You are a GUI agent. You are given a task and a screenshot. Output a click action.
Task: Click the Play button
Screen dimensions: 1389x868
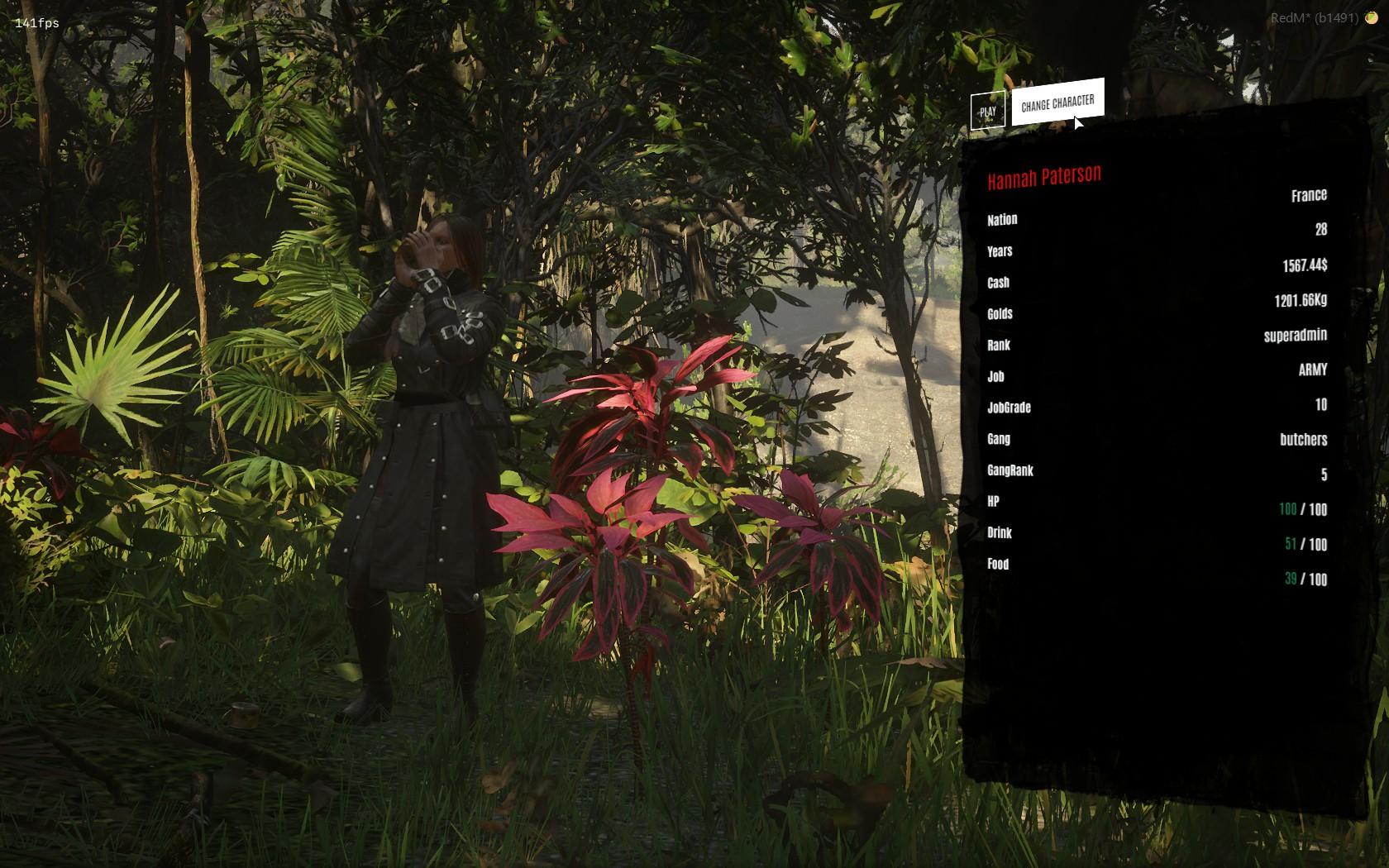(987, 112)
